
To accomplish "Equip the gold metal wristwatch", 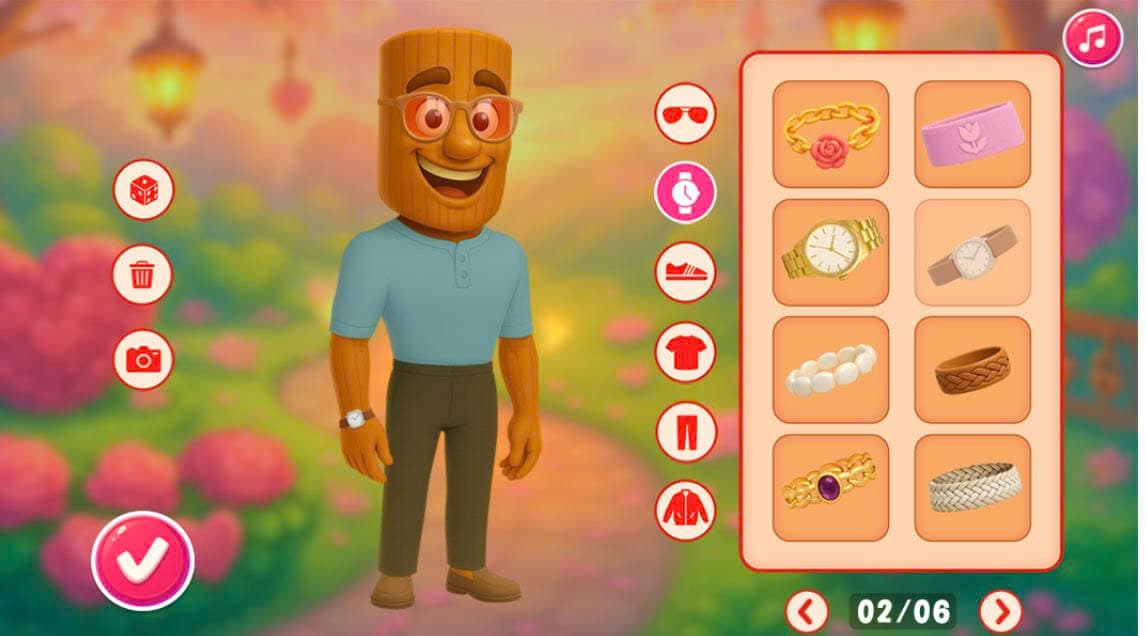I will 830,252.
